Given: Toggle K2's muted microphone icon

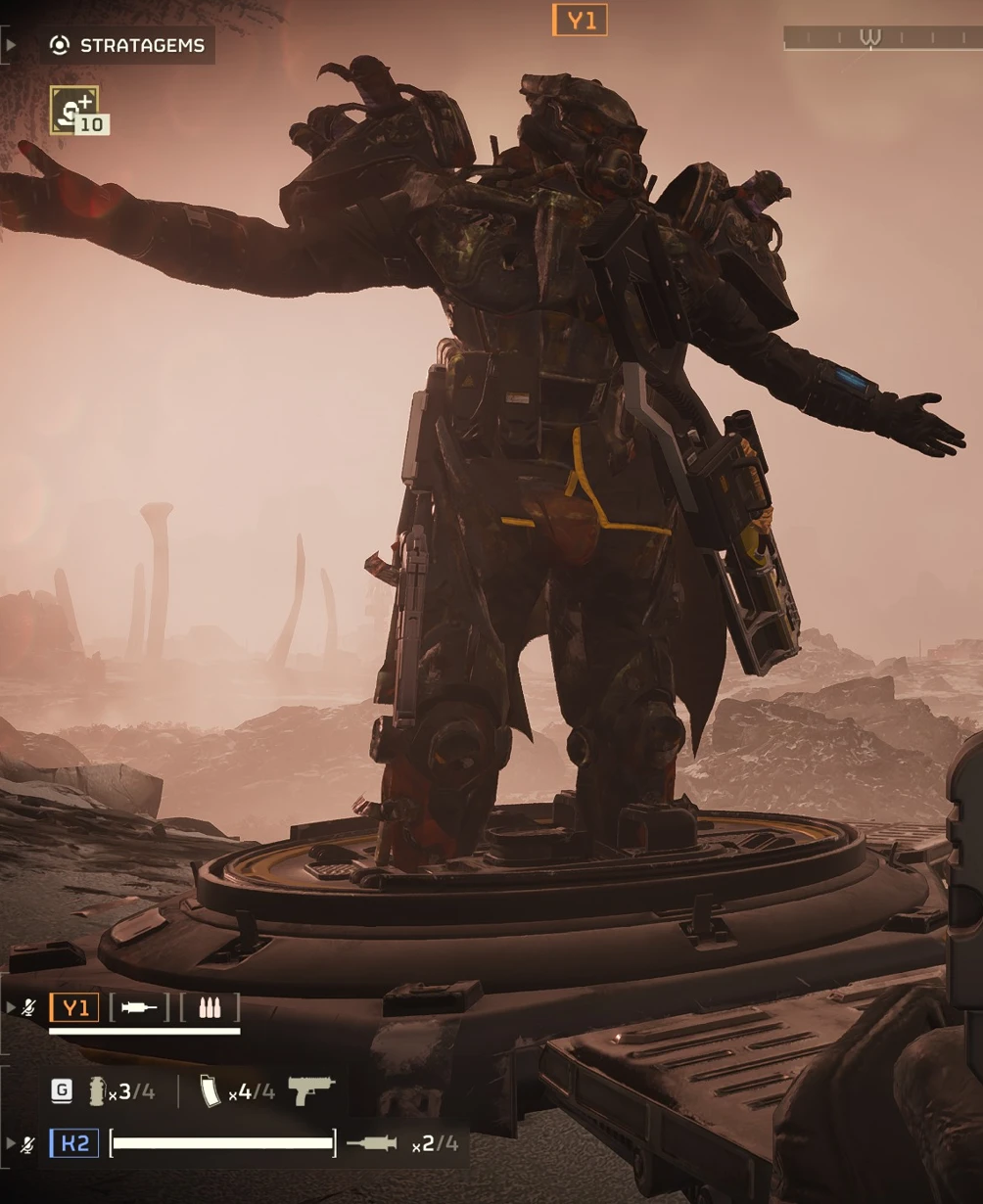Looking at the screenshot, I should point(29,1143).
